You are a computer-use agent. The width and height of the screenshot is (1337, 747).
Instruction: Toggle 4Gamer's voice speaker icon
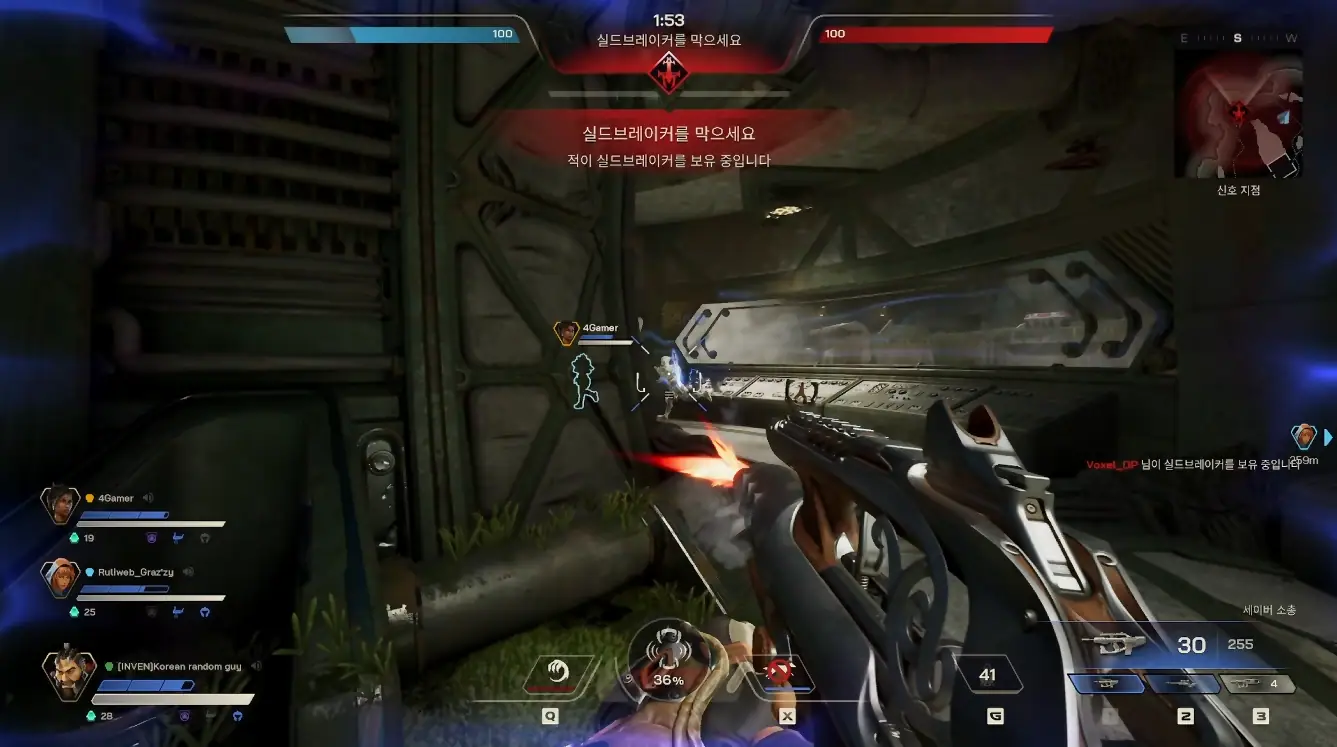pyautogui.click(x=148, y=498)
